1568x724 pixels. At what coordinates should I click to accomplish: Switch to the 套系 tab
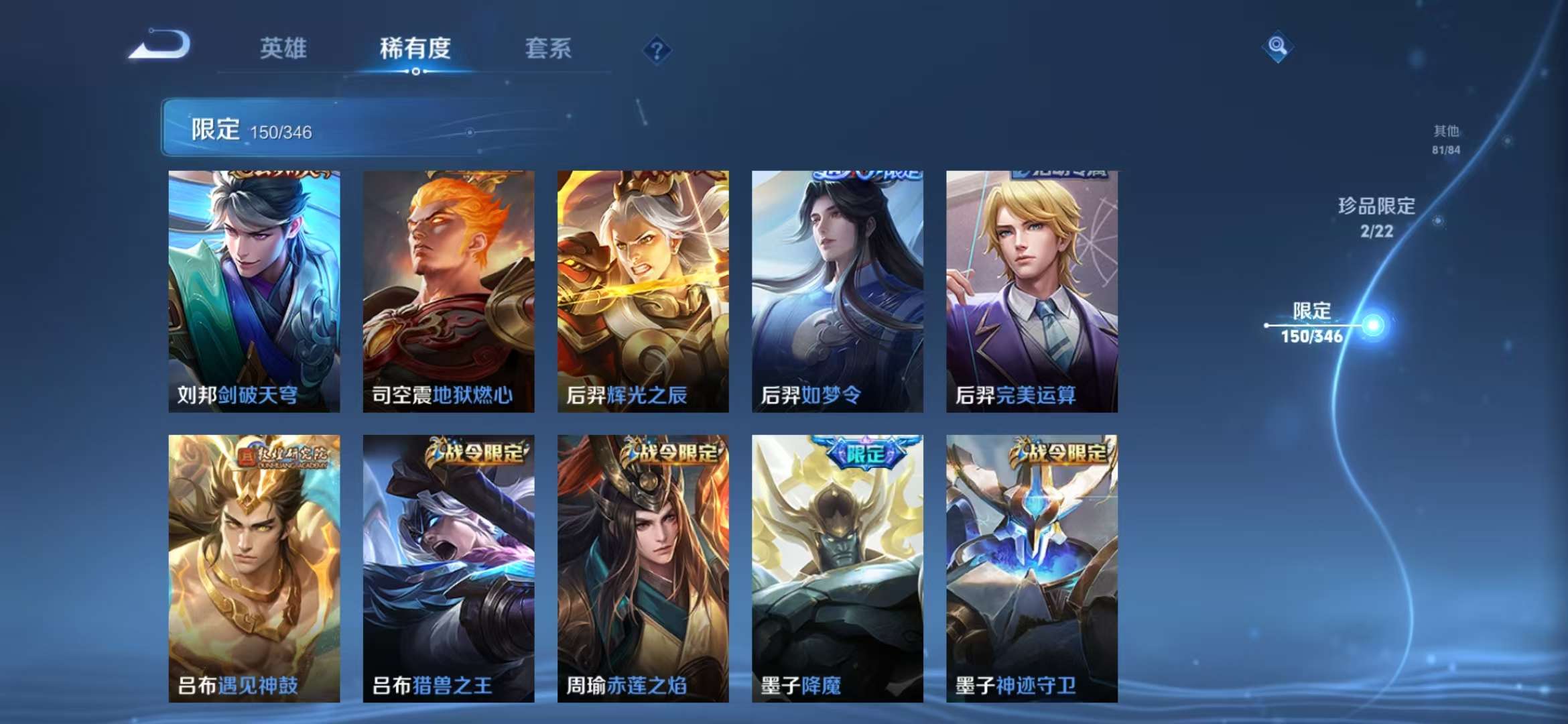coord(550,48)
